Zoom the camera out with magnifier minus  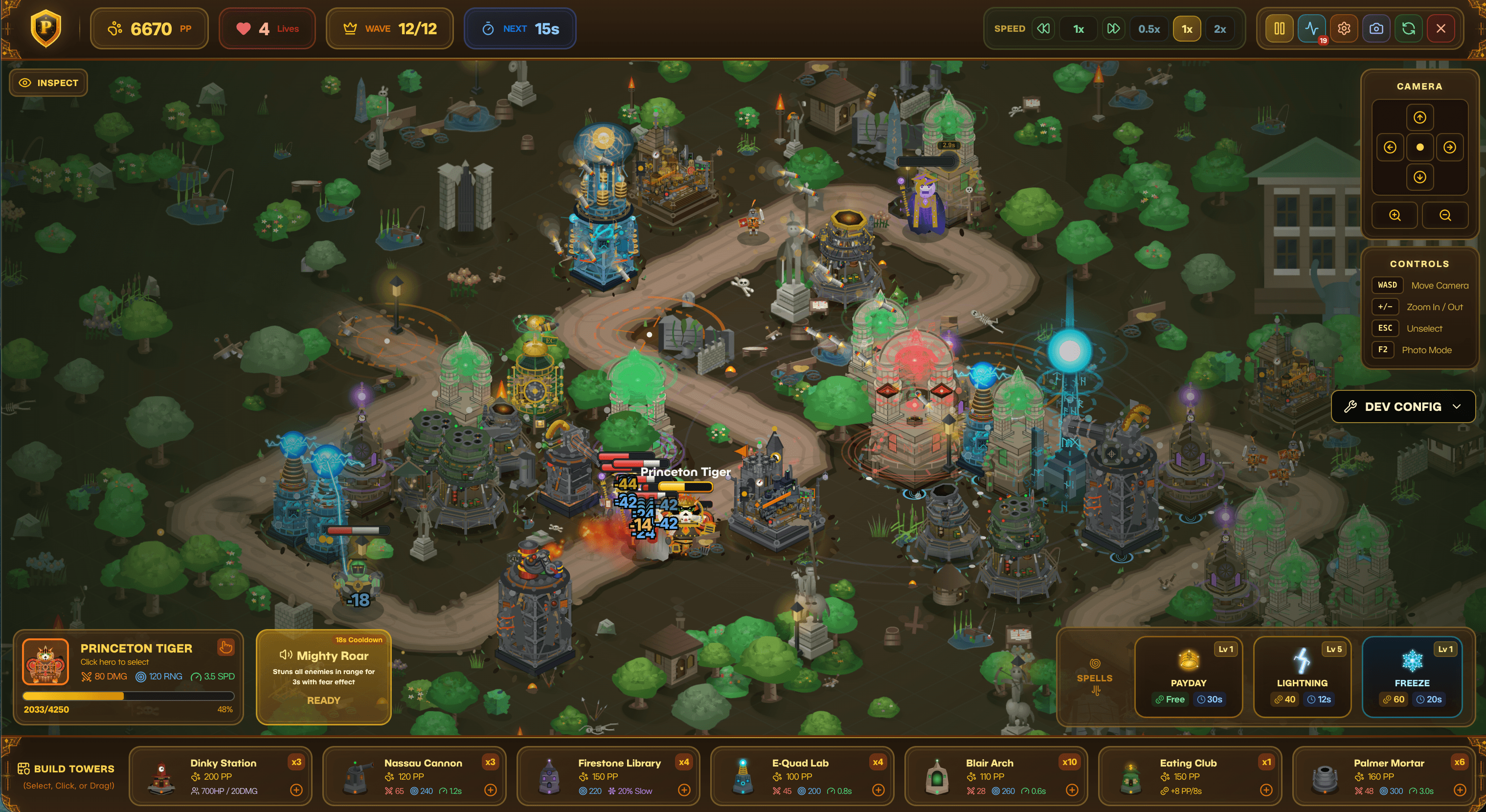tap(1444, 215)
